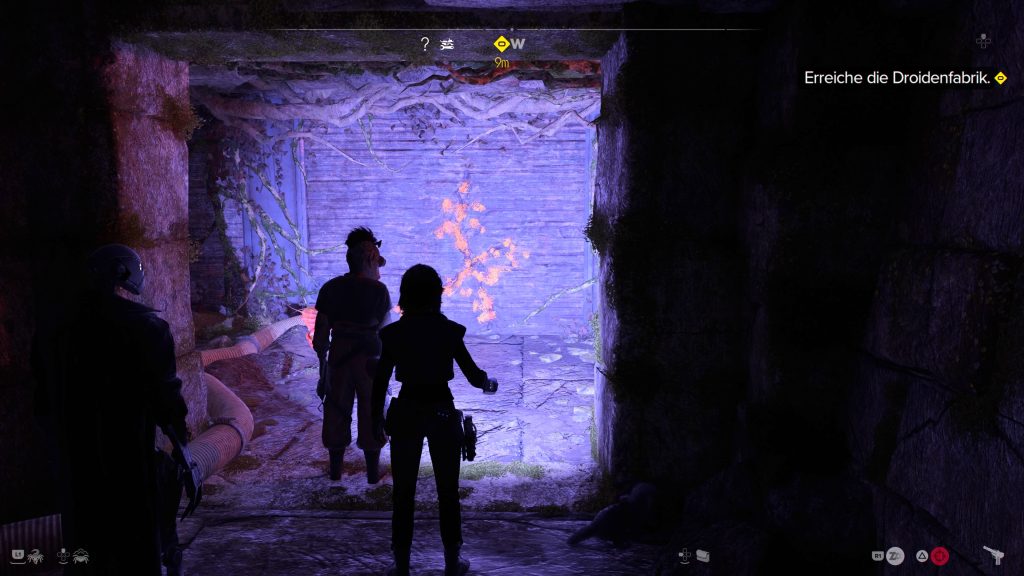Activate the grey stun shot ability icon
Screen dimensions: 1024x576
(897, 555)
